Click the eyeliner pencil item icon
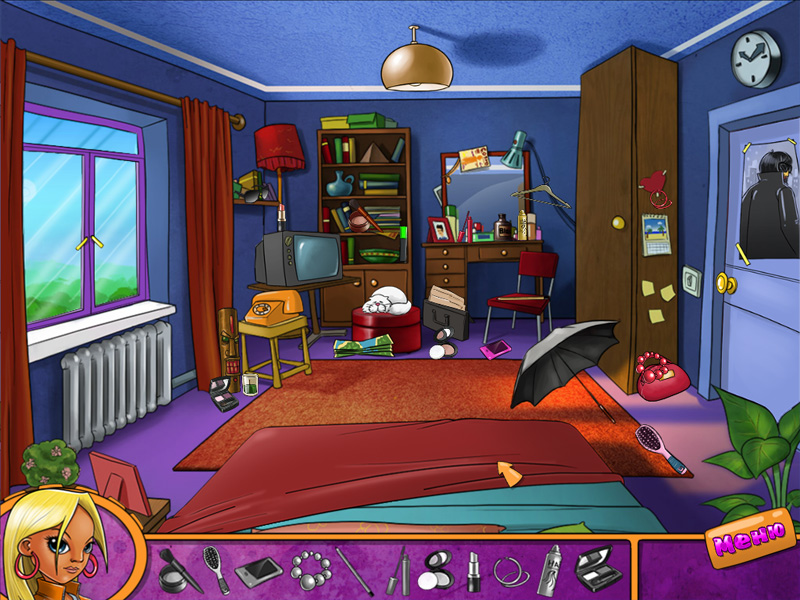Image resolution: width=800 pixels, height=600 pixels. point(354,571)
